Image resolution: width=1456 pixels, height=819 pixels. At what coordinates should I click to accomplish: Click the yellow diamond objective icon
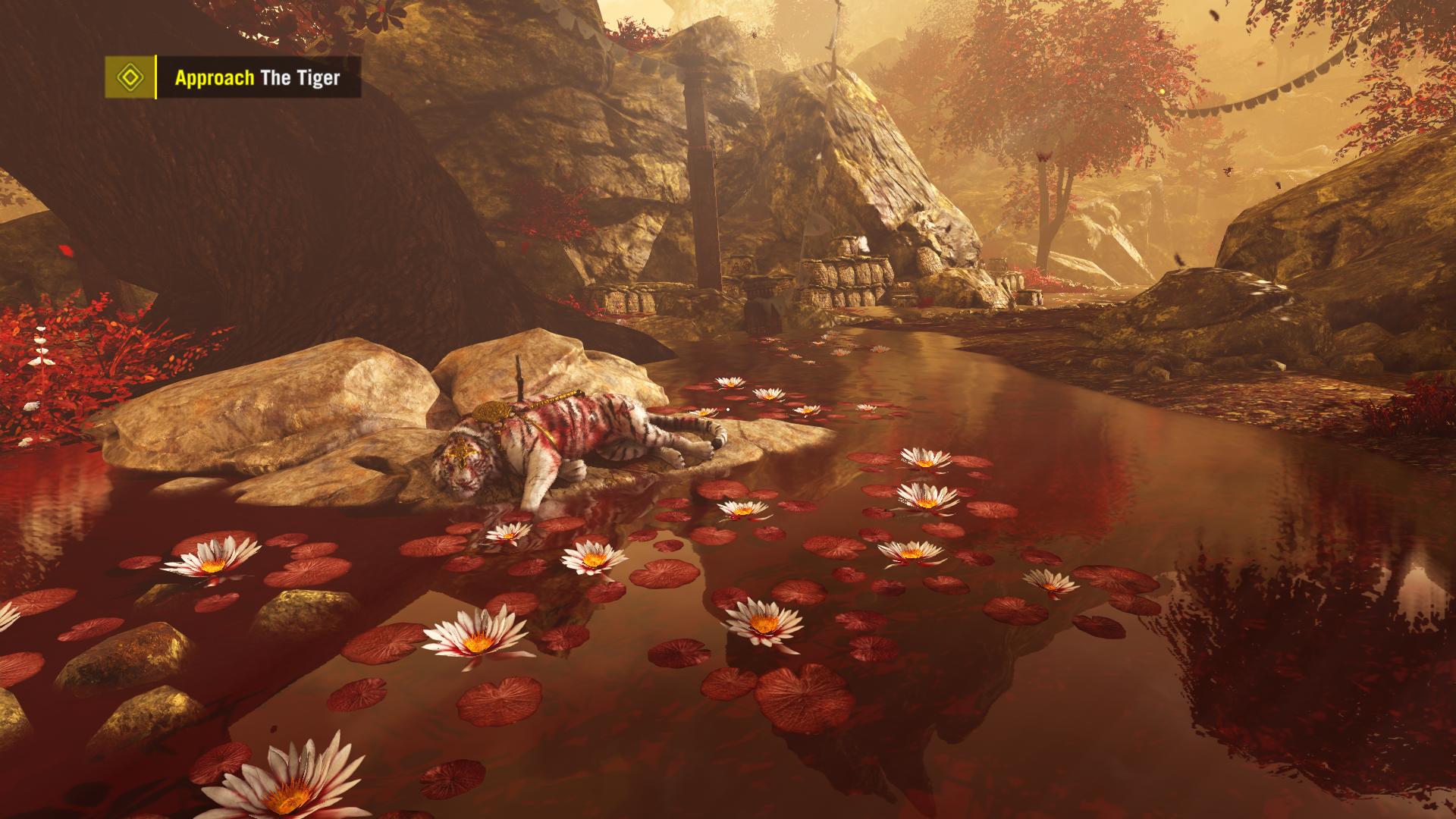pyautogui.click(x=130, y=77)
